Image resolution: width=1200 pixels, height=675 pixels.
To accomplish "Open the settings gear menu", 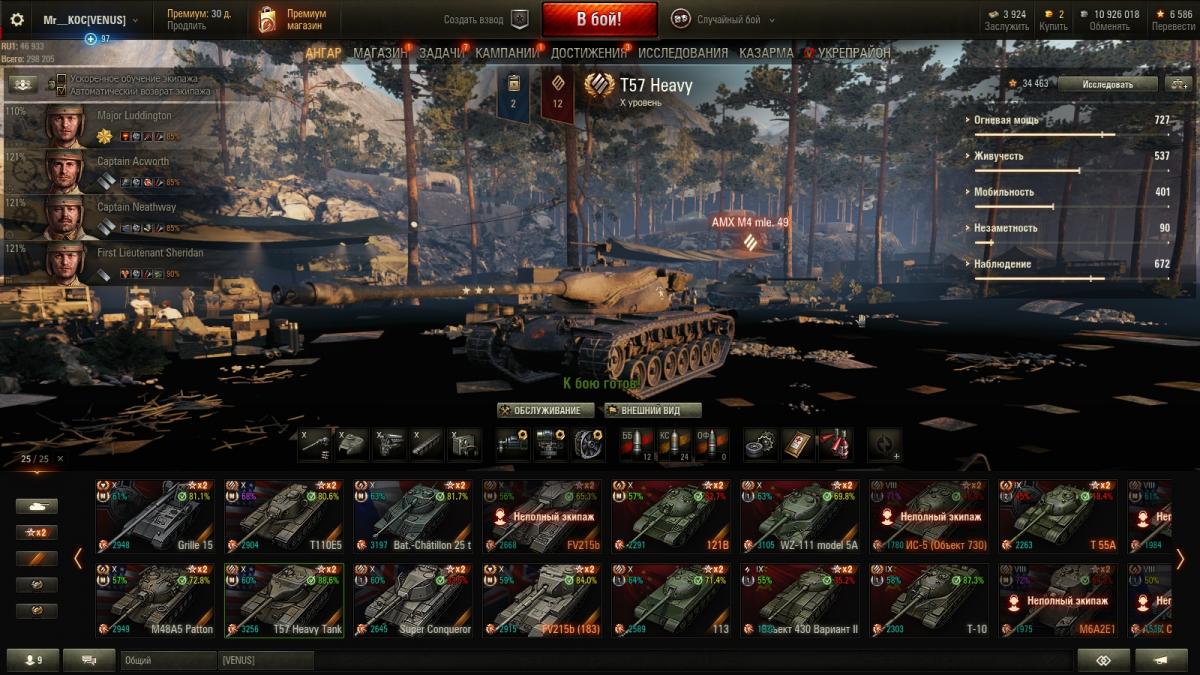I will click(x=16, y=19).
